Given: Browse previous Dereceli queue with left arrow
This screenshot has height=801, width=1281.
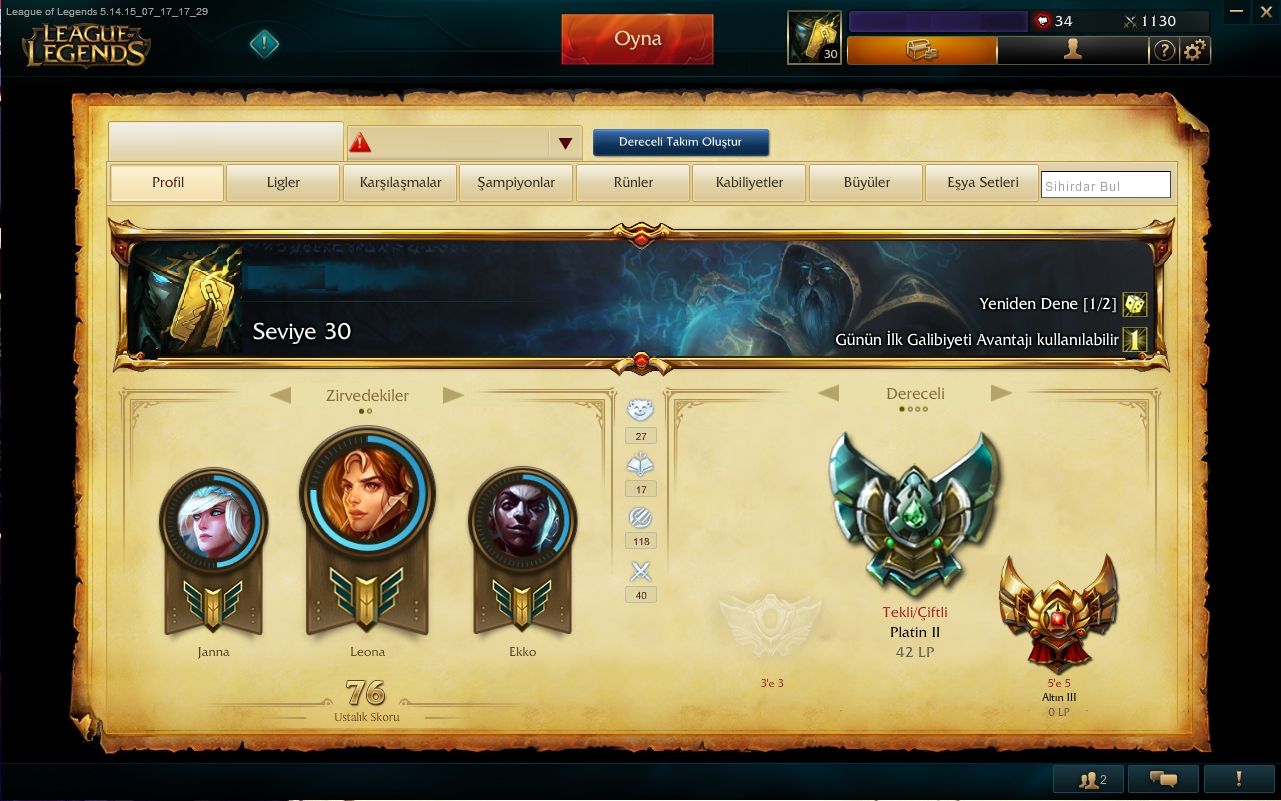Looking at the screenshot, I should coord(829,394).
